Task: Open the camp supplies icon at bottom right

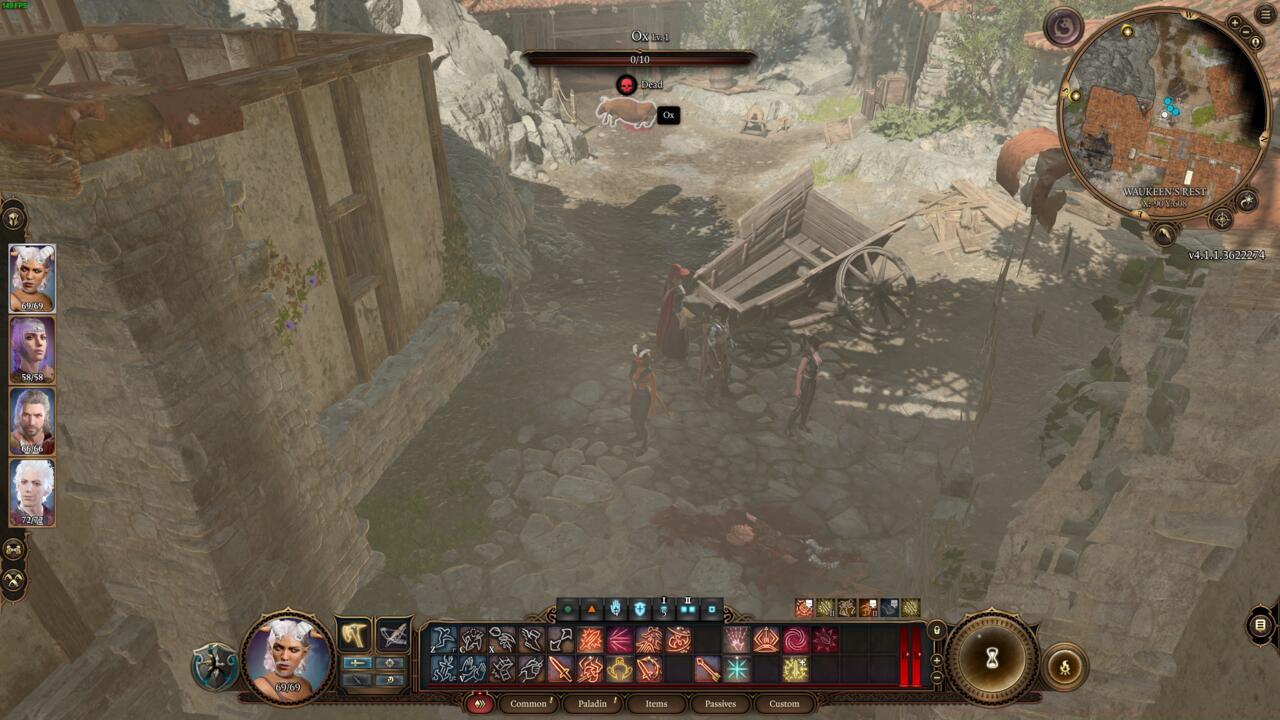Action: point(1065,665)
